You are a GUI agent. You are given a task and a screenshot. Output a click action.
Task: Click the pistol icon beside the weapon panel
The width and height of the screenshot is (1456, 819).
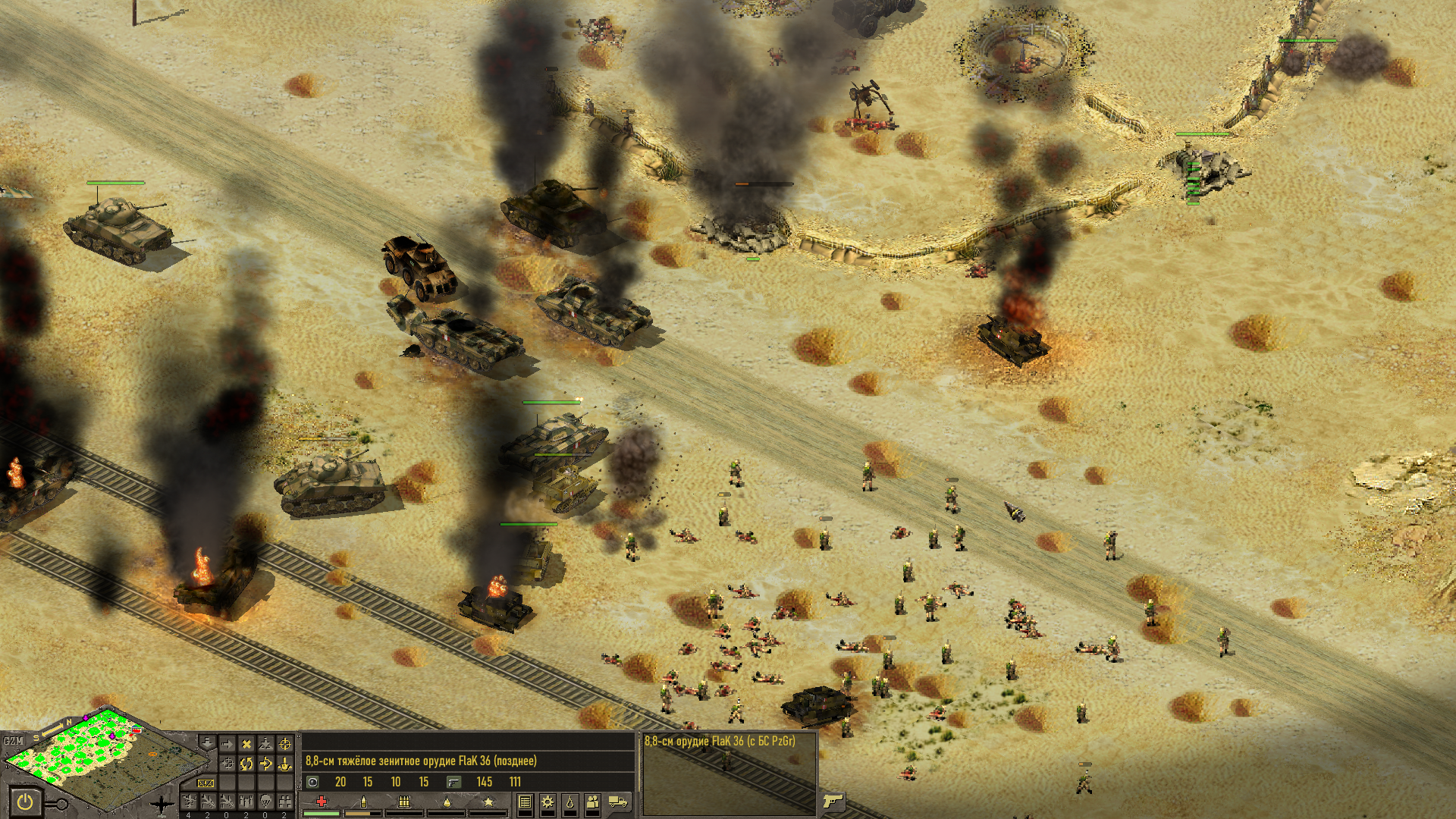point(832,801)
